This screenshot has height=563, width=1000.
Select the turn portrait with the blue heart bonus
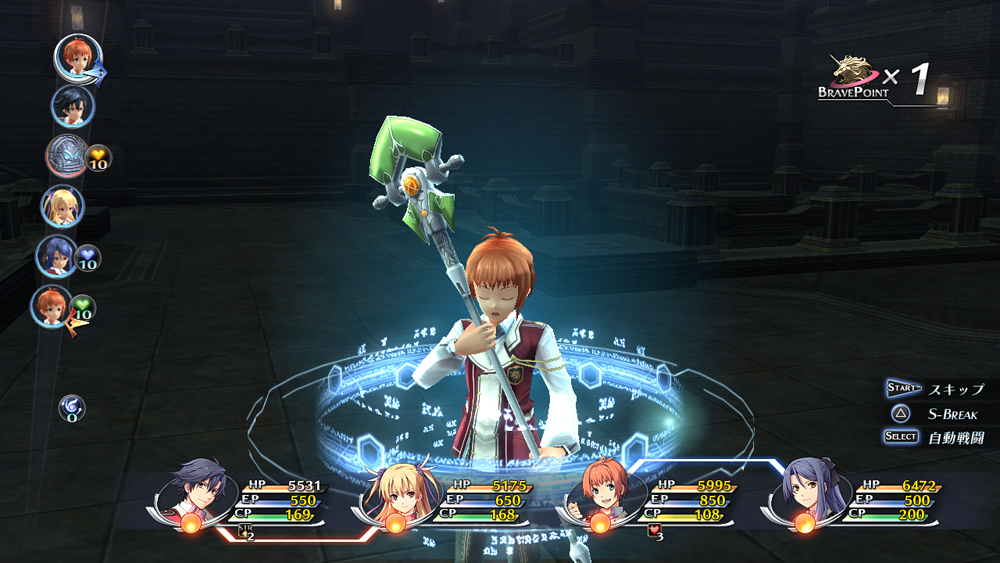57,256
